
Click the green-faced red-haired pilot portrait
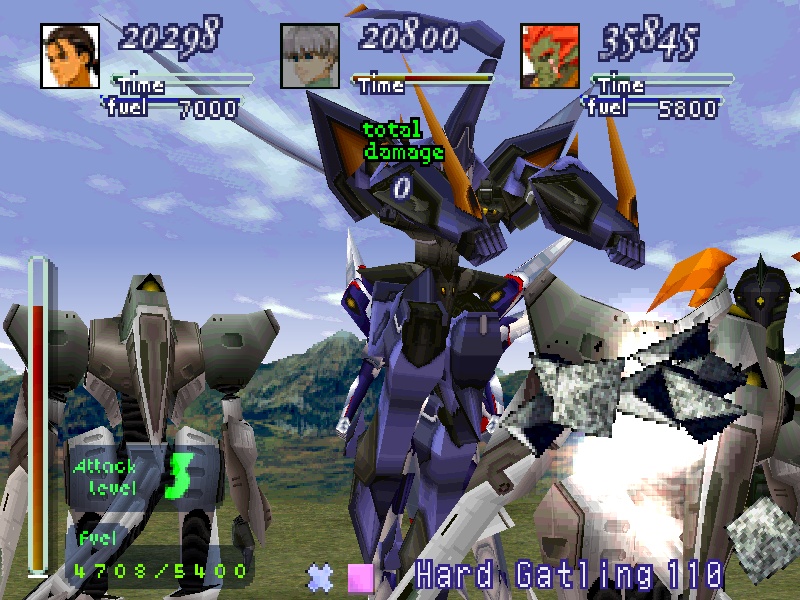[551, 55]
